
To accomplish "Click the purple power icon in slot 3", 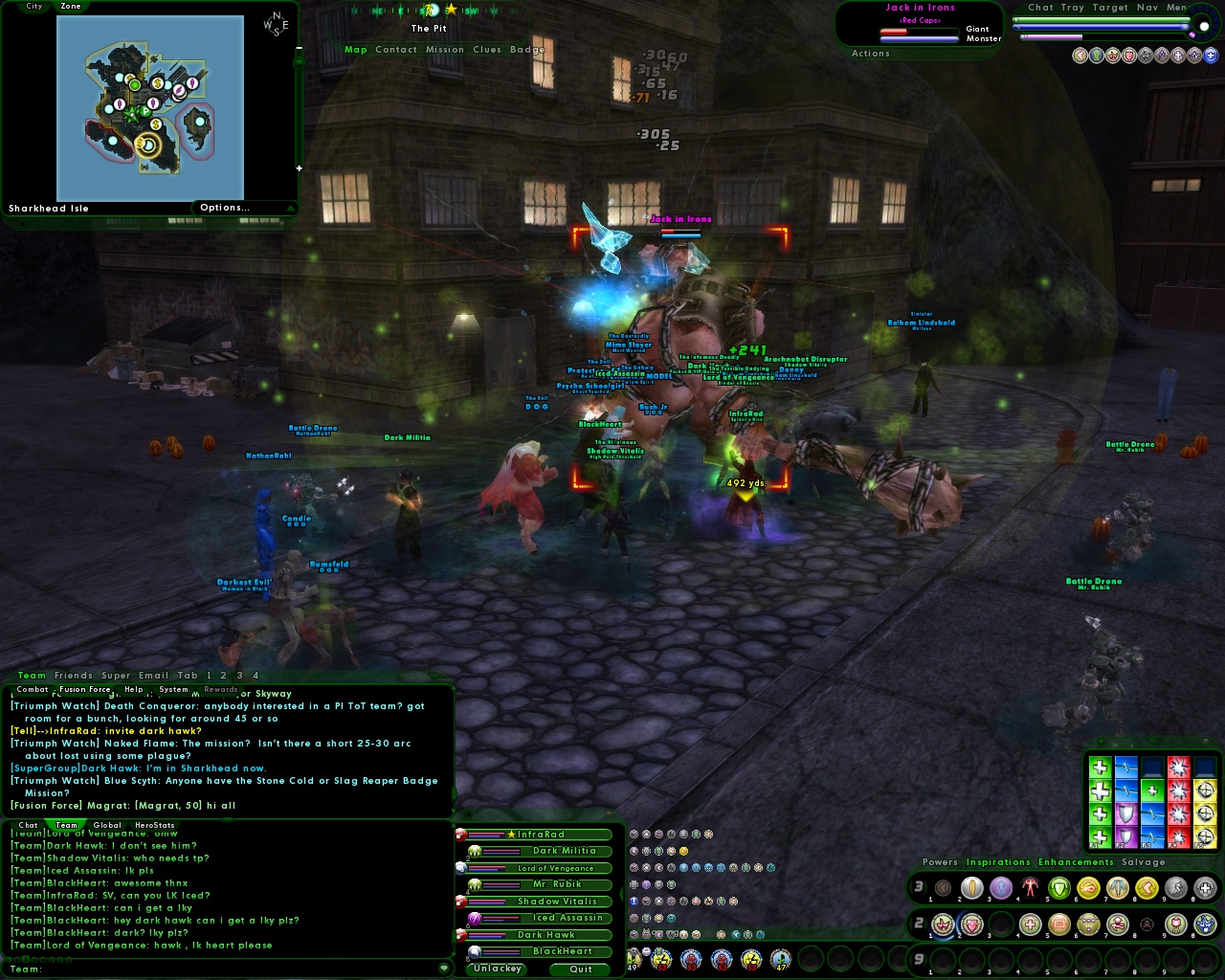I will 1001,888.
